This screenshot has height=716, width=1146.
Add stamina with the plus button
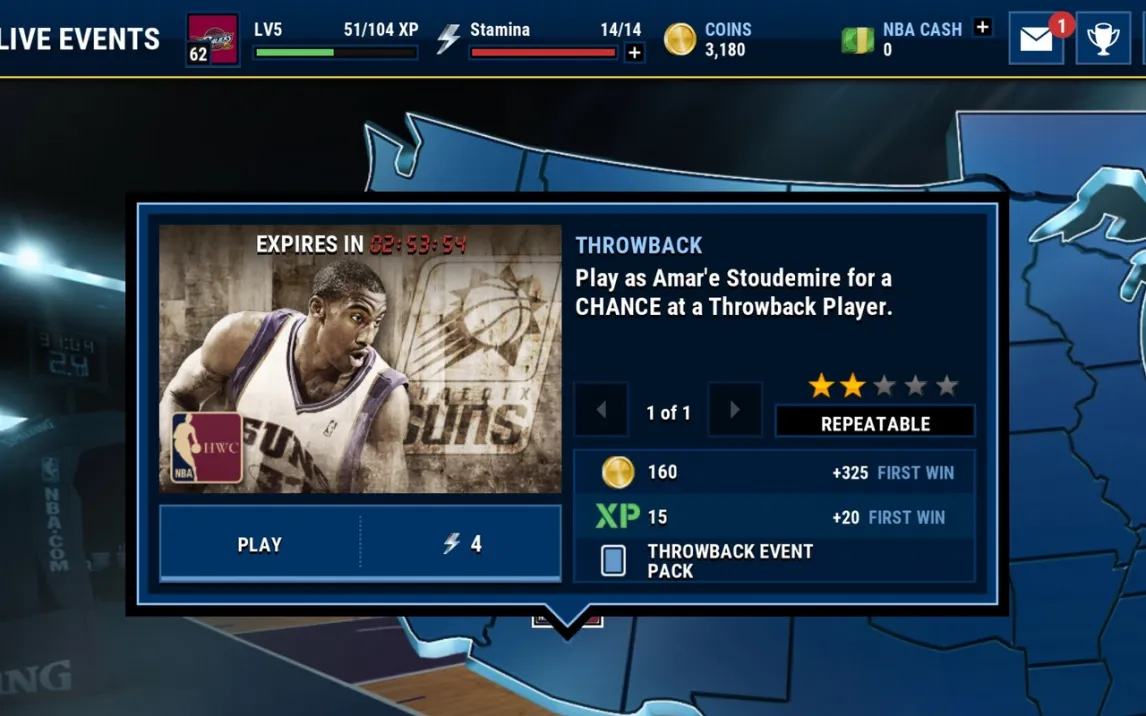click(x=634, y=53)
